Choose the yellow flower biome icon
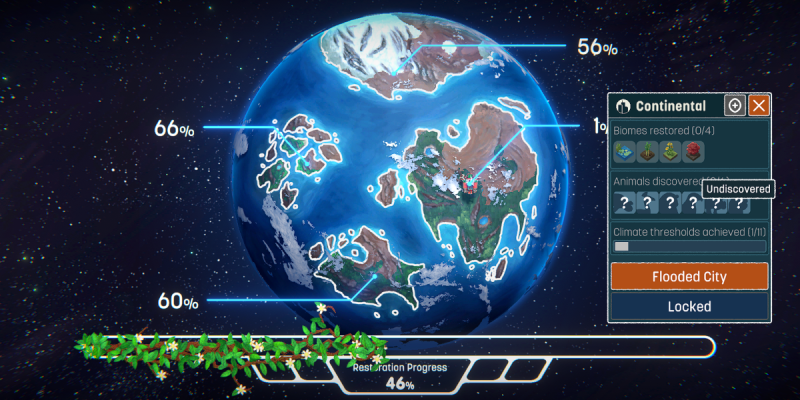This screenshot has width=800, height=400. click(670, 151)
